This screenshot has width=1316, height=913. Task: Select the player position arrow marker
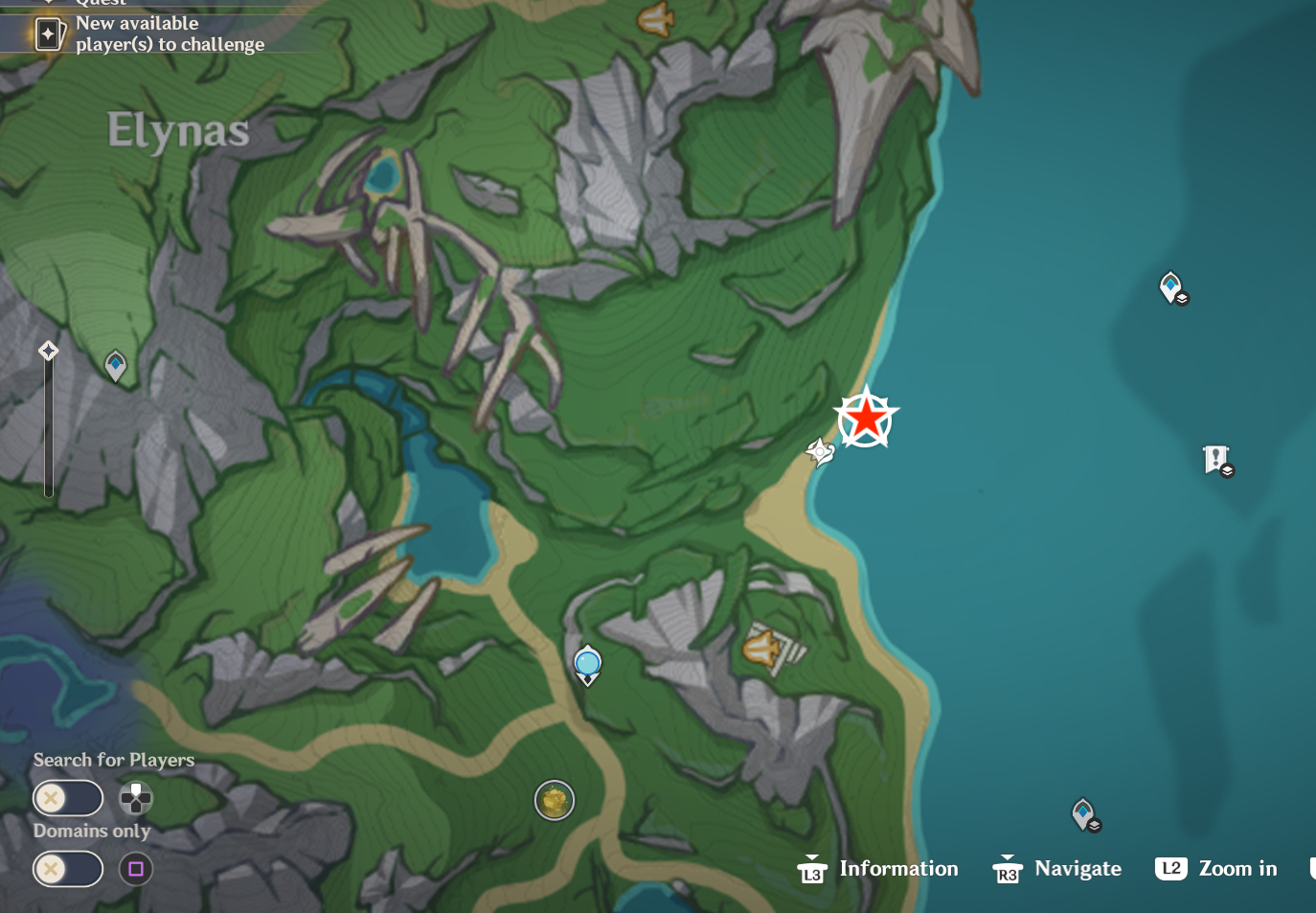coord(820,451)
